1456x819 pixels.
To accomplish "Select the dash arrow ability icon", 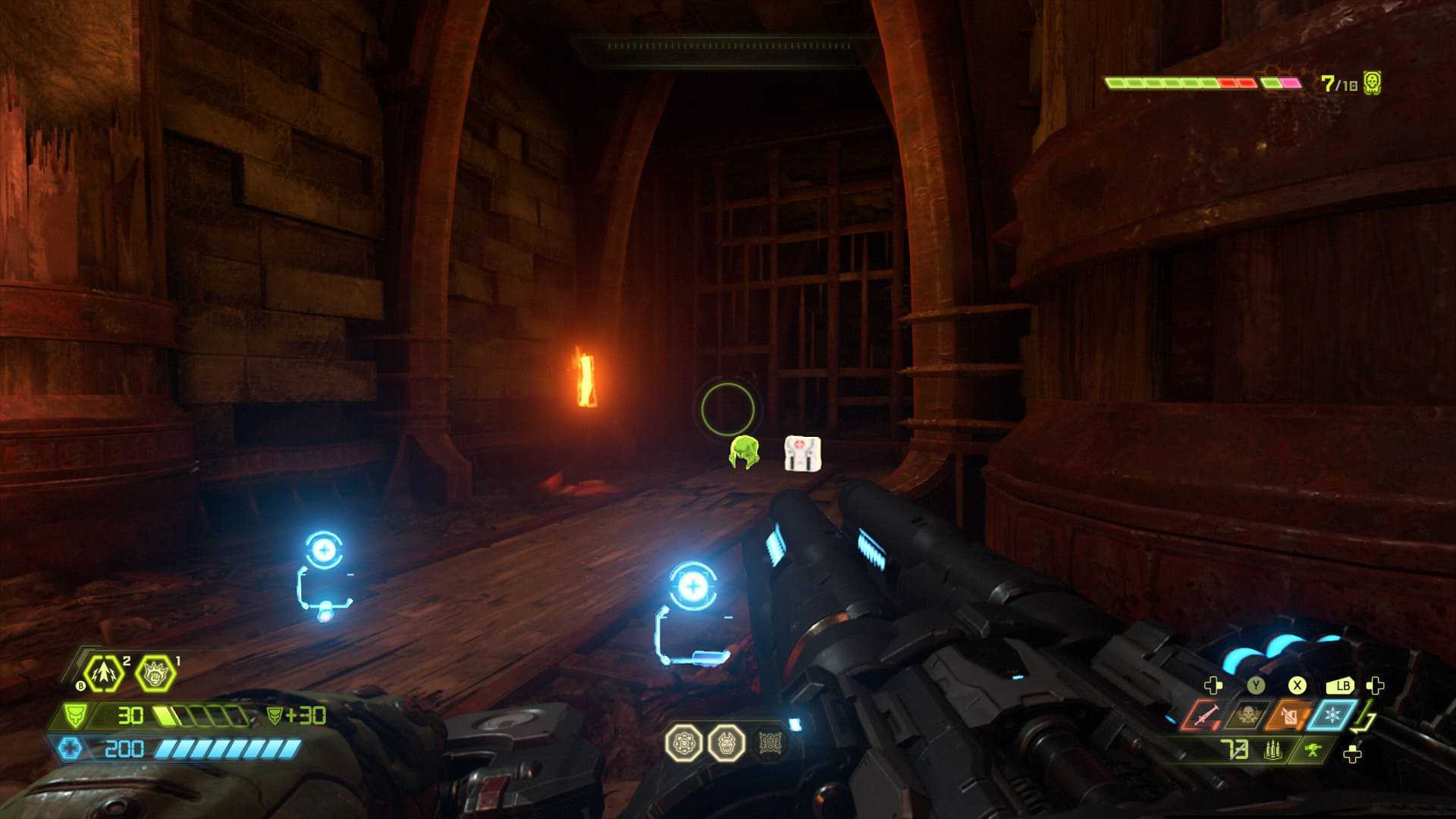I will tap(103, 673).
